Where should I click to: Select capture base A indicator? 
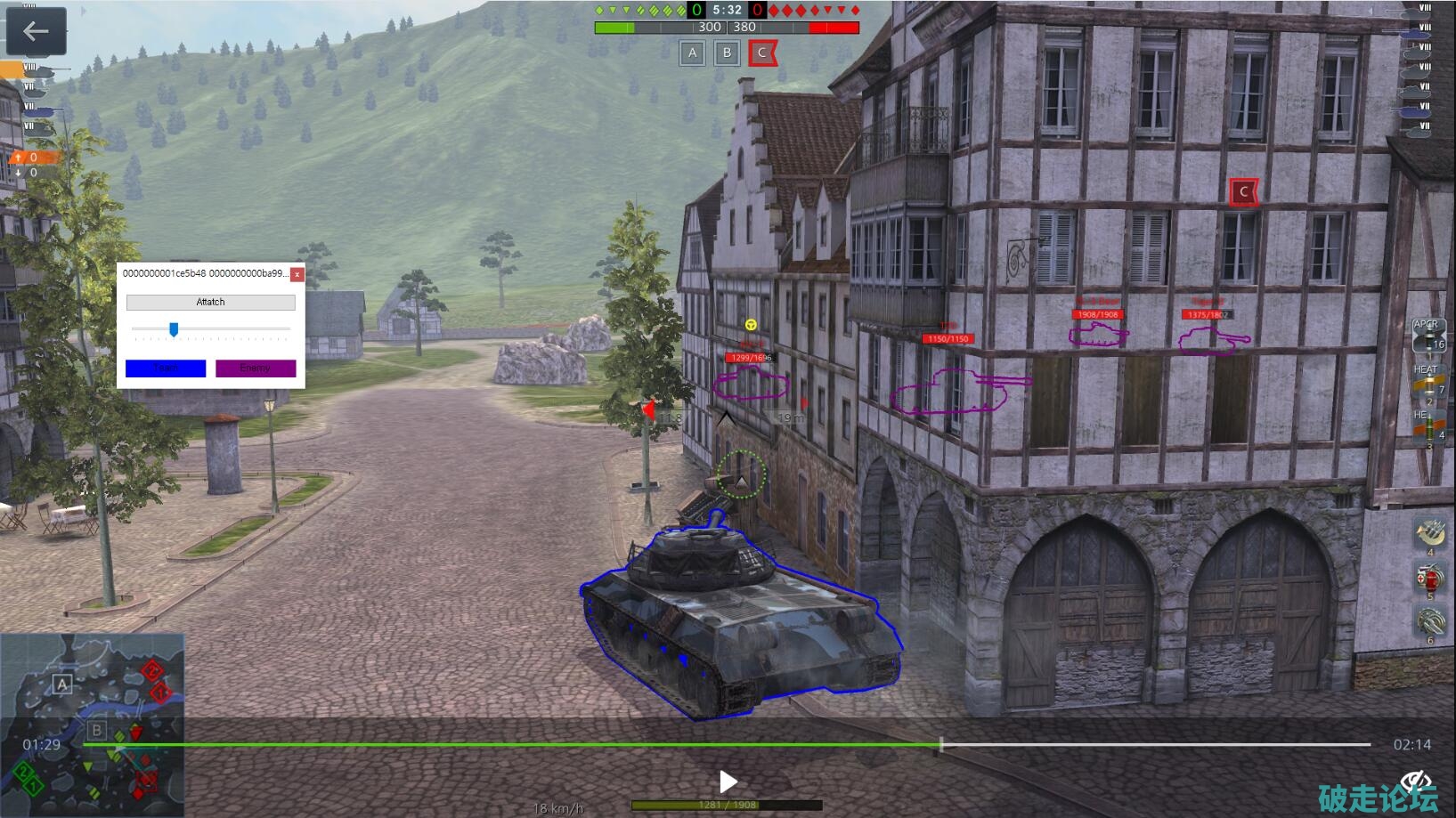tap(692, 53)
